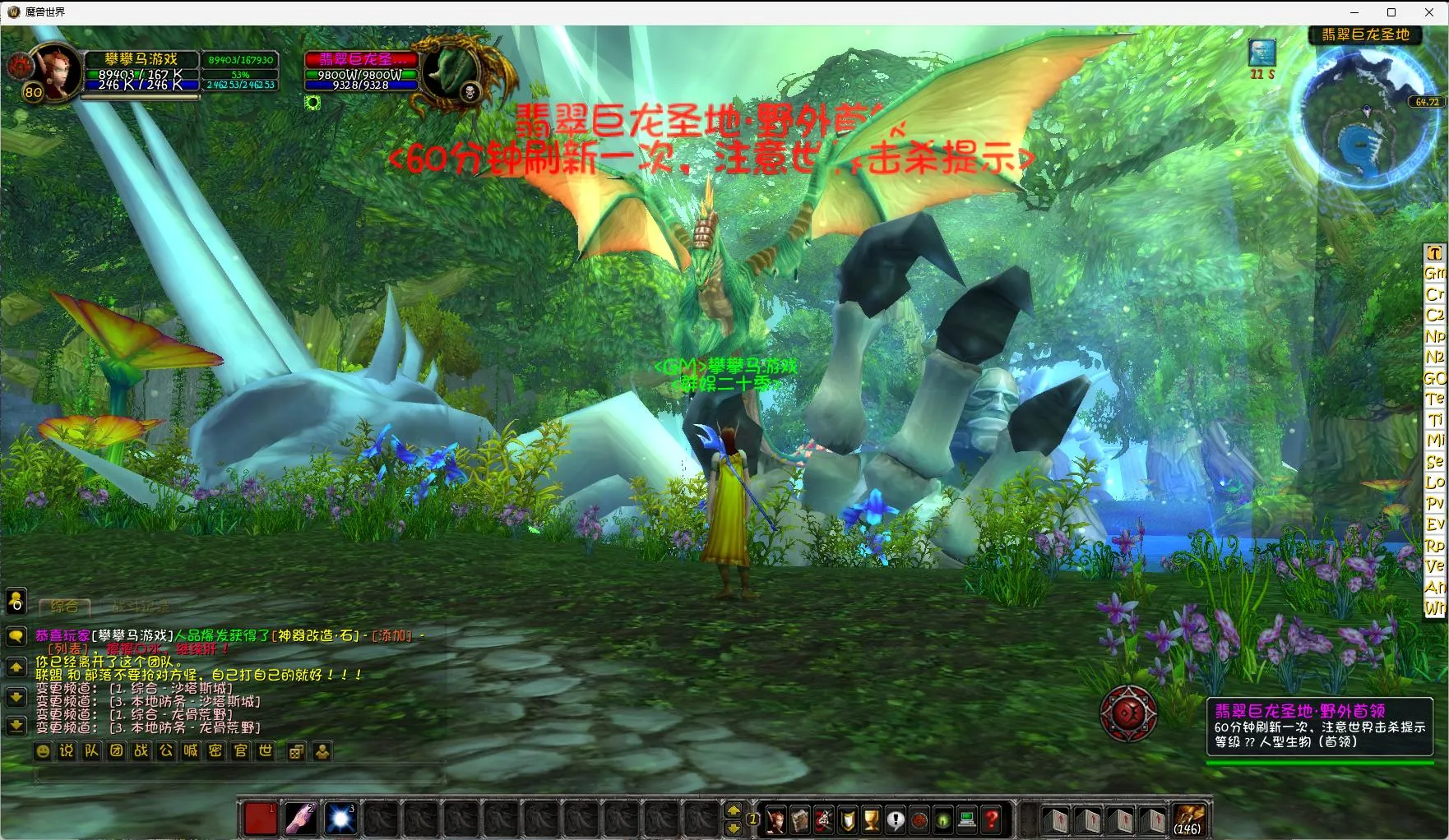Click the buff icon with 11 S timer
The height and width of the screenshot is (840, 1449).
click(x=1262, y=53)
